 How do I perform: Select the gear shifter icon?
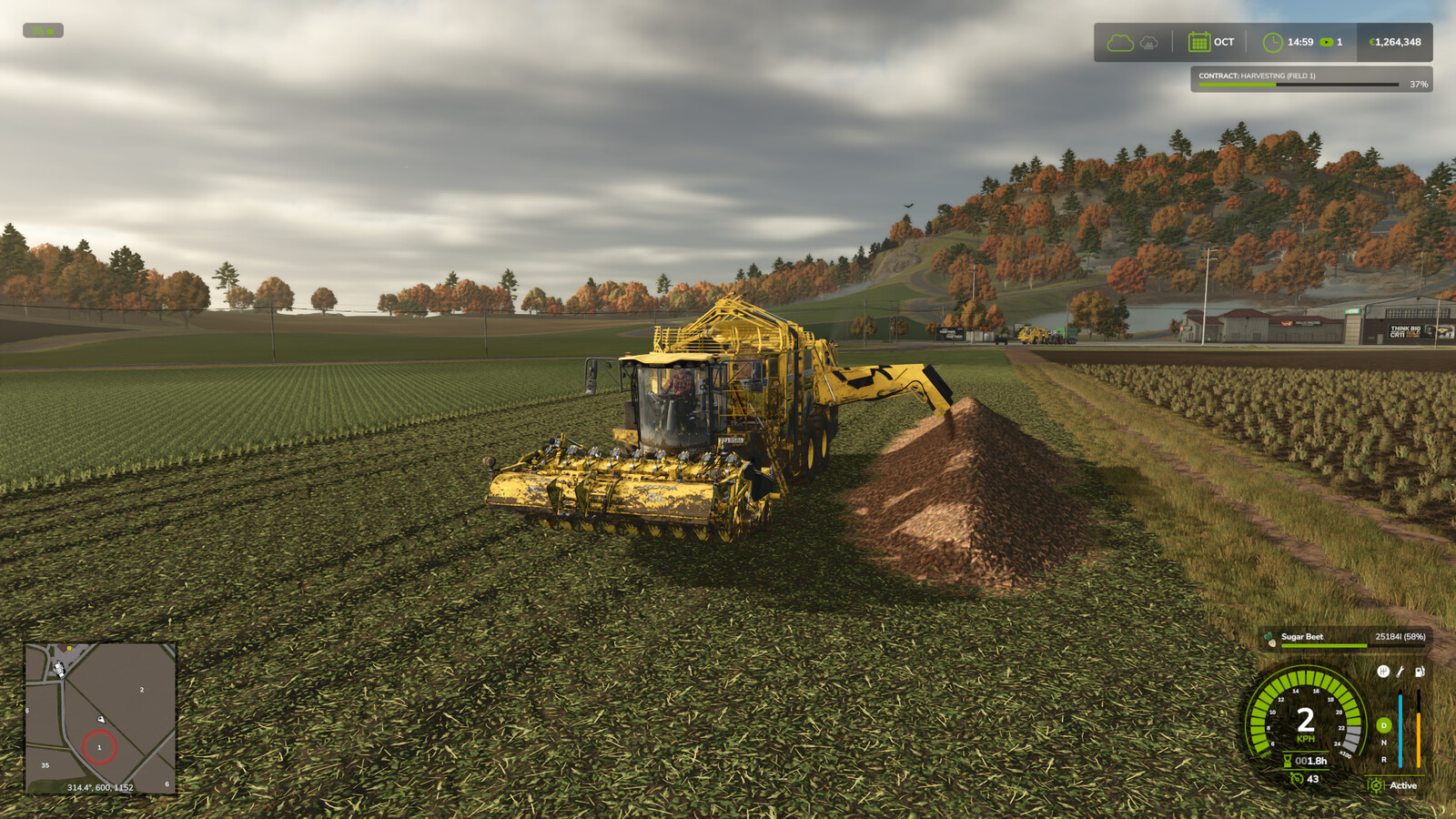[1383, 672]
